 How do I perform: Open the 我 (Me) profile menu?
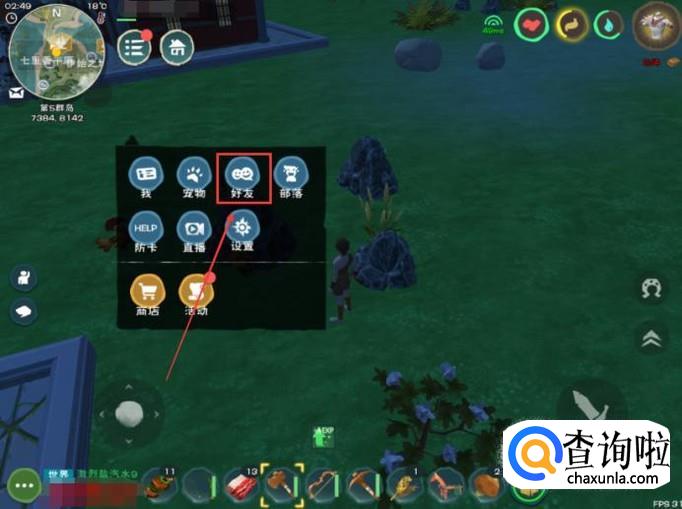click(x=145, y=174)
